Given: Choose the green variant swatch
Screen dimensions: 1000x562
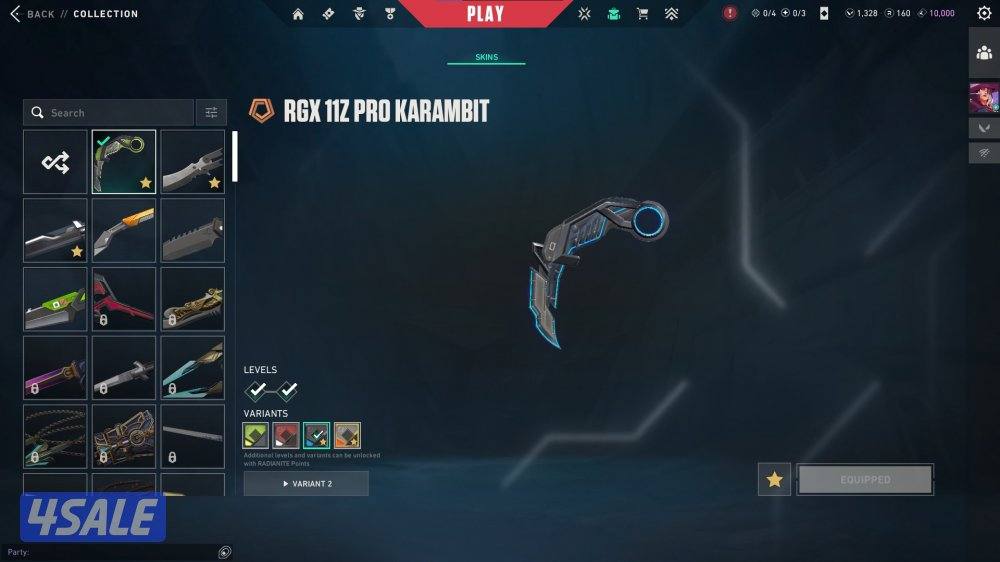Looking at the screenshot, I should point(256,435).
